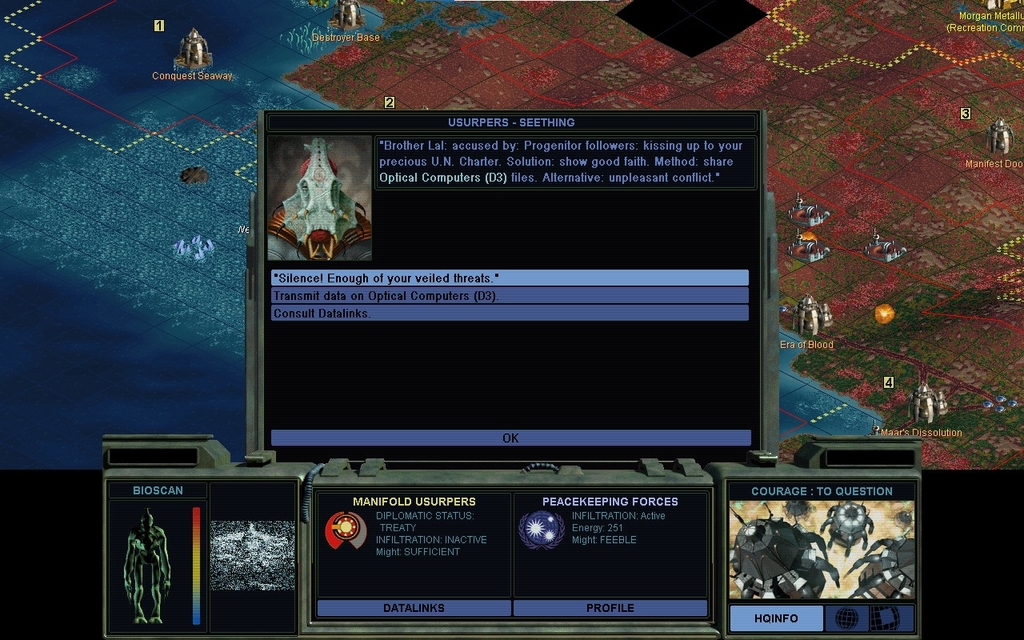Viewport: 1024px width, 640px height.
Task: Open the Profile button below Peacekeeping Forces
Action: pyautogui.click(x=610, y=608)
